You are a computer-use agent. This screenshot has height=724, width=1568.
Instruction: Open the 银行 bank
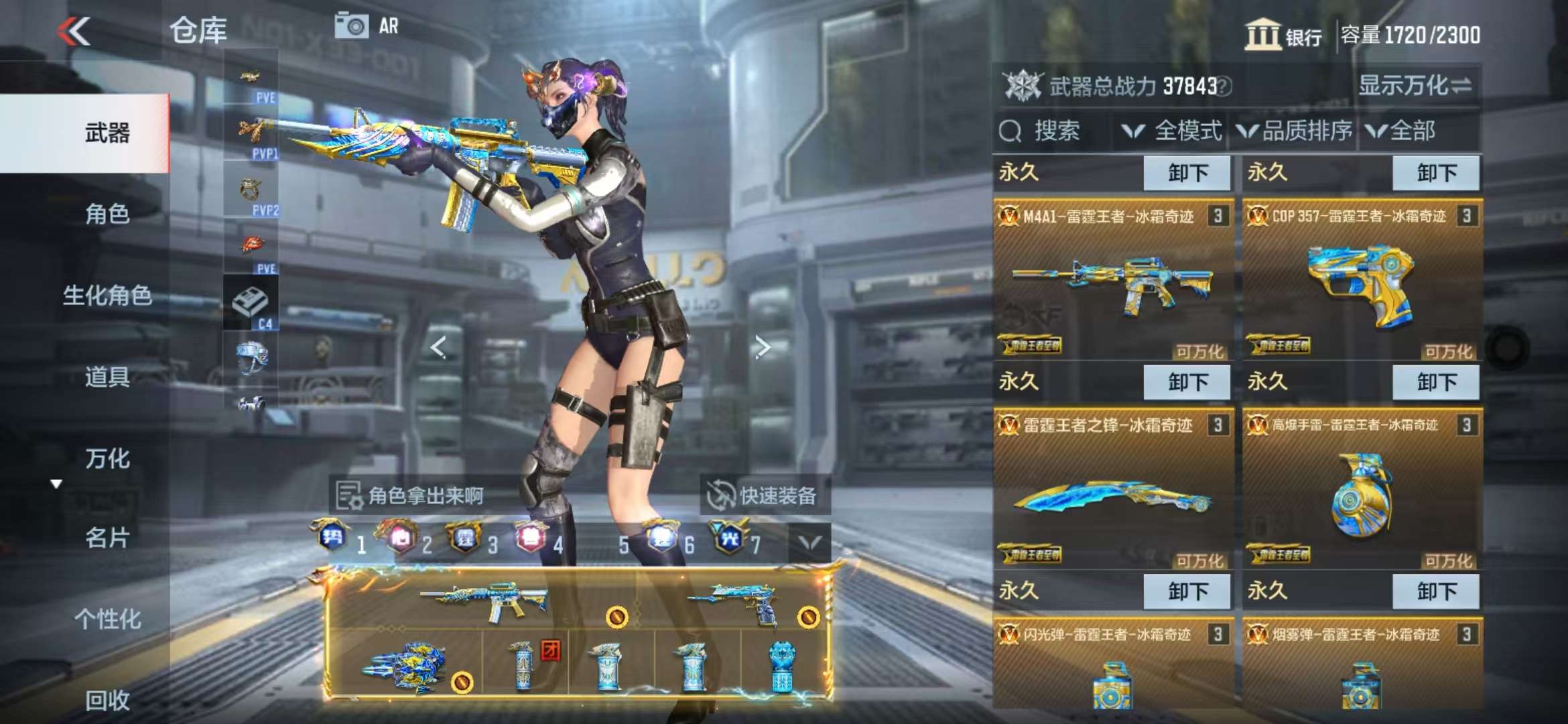(x=1283, y=35)
